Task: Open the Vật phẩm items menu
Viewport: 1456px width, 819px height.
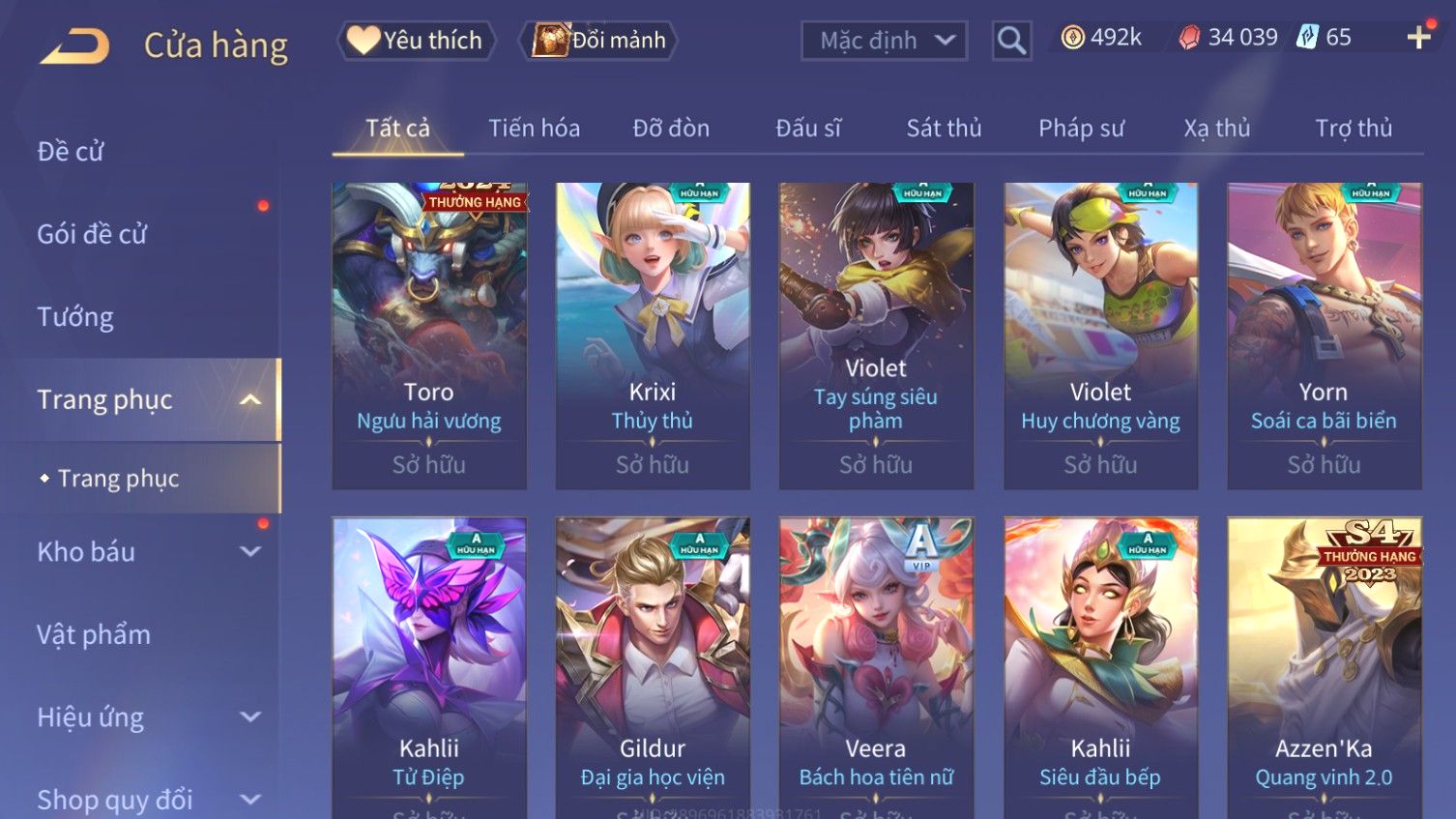Action: tap(94, 635)
